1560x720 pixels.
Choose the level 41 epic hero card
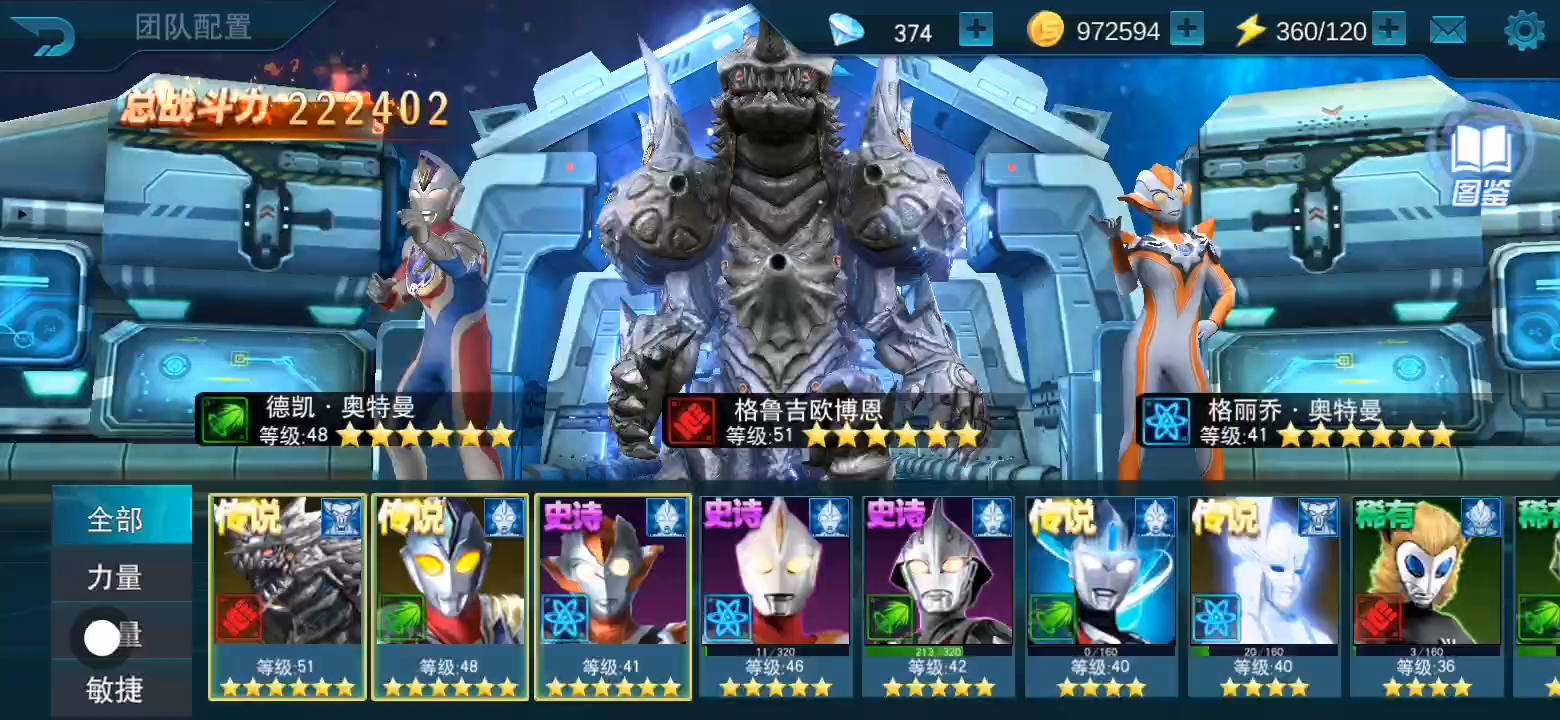pos(613,595)
